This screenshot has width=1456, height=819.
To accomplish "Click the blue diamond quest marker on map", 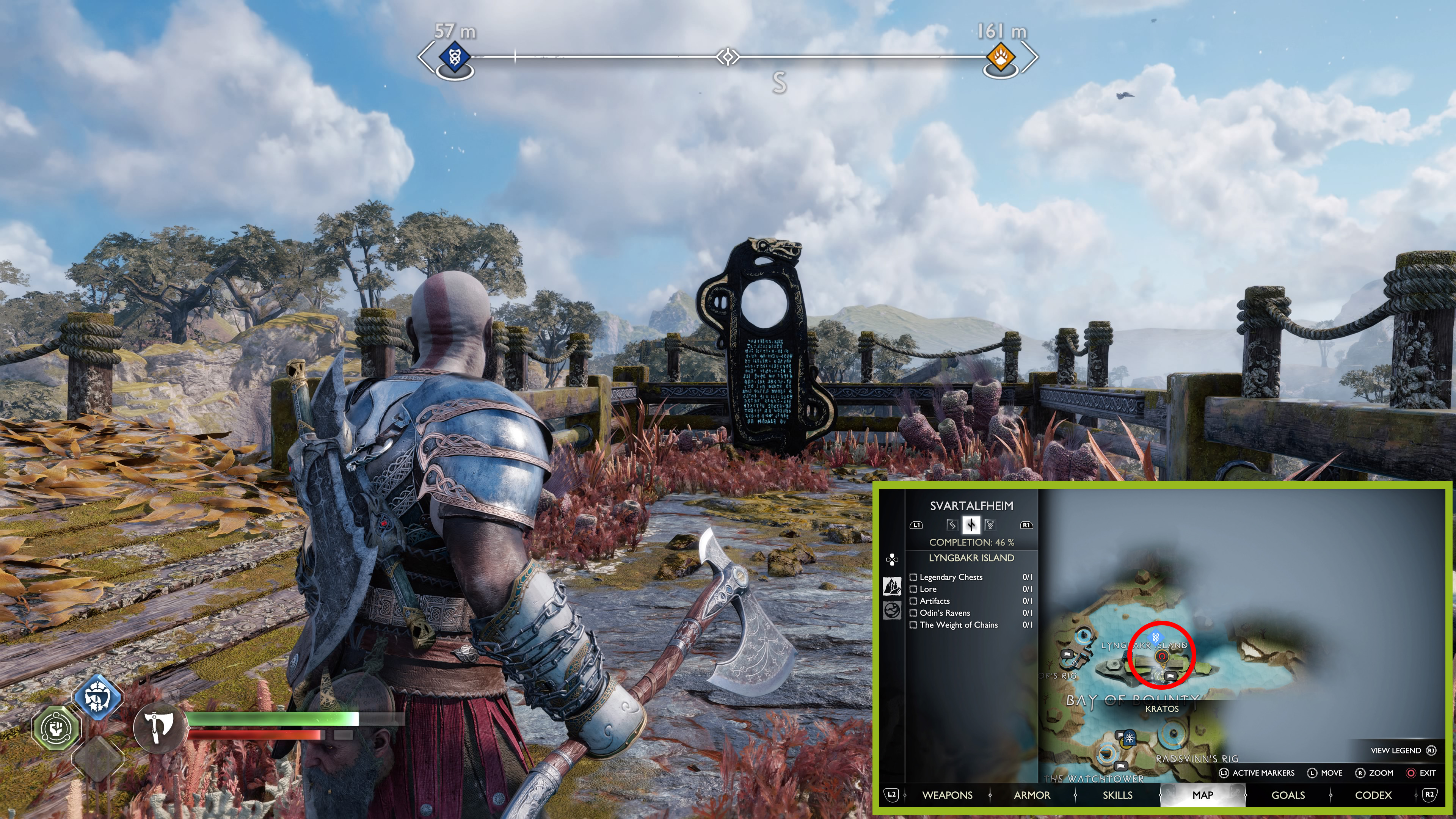I will [x=1157, y=637].
